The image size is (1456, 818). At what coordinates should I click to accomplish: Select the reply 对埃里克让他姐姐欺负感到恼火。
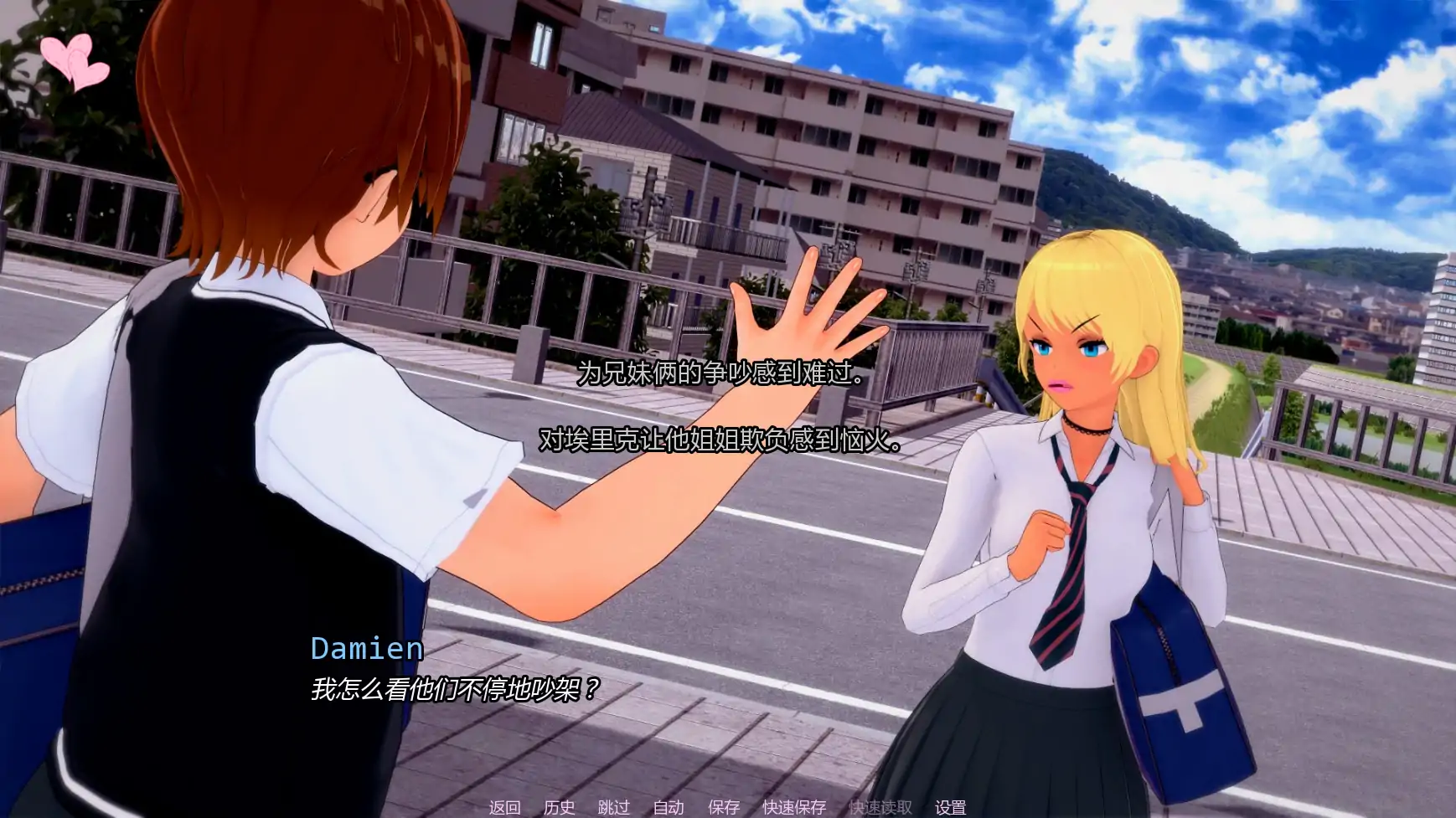[720, 440]
